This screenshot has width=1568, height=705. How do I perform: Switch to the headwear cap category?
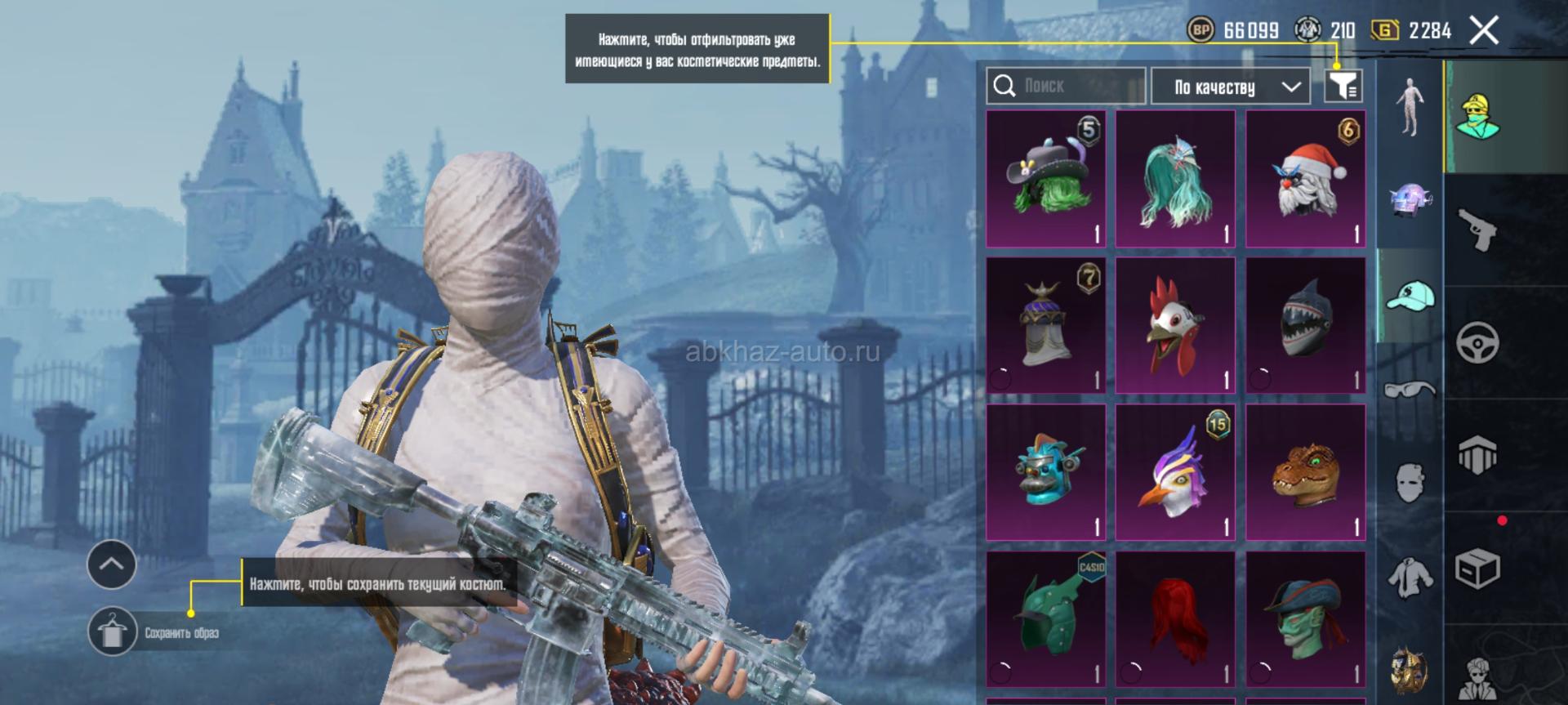pos(1410,296)
